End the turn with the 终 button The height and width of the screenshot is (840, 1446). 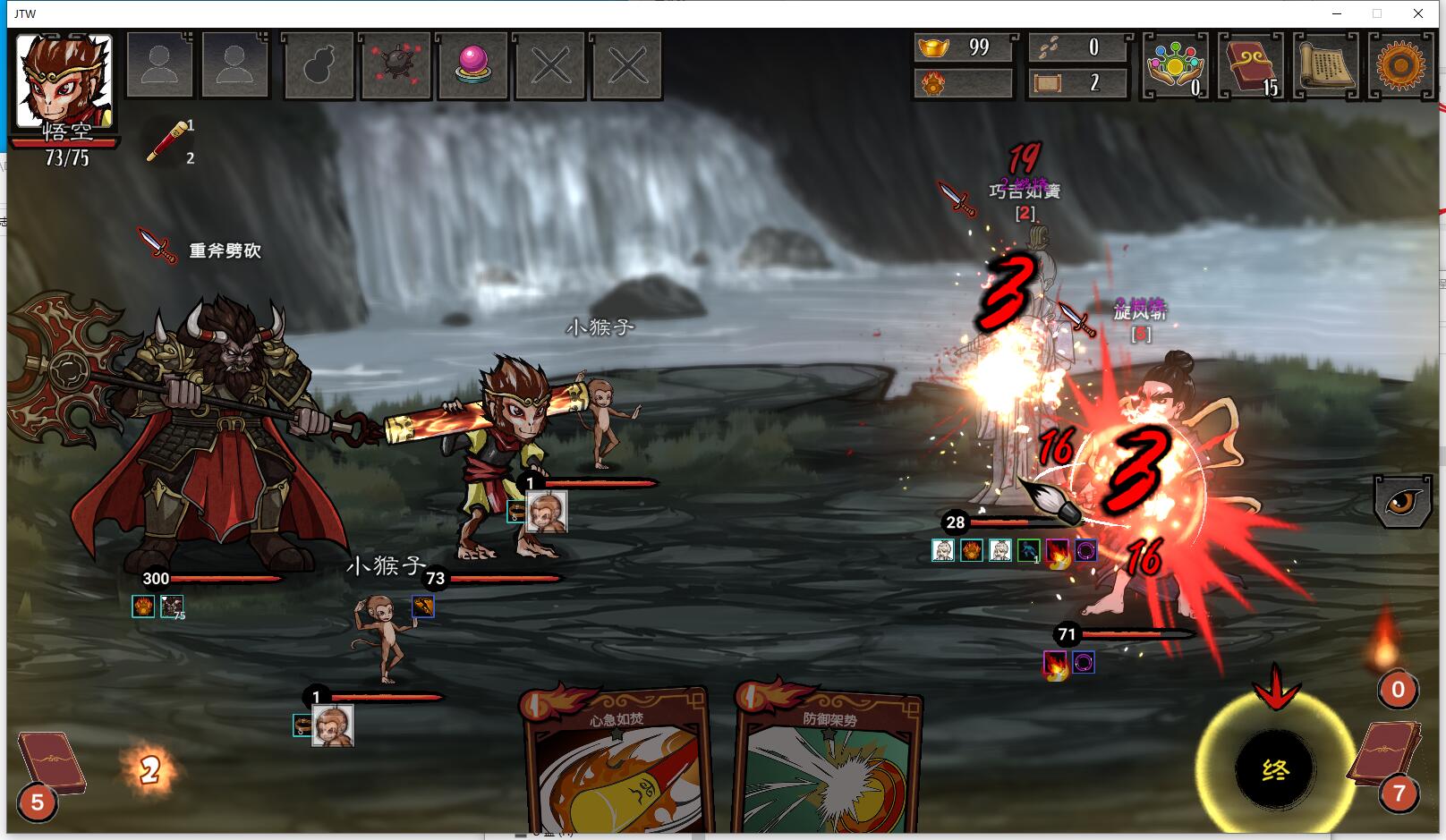tap(1274, 769)
